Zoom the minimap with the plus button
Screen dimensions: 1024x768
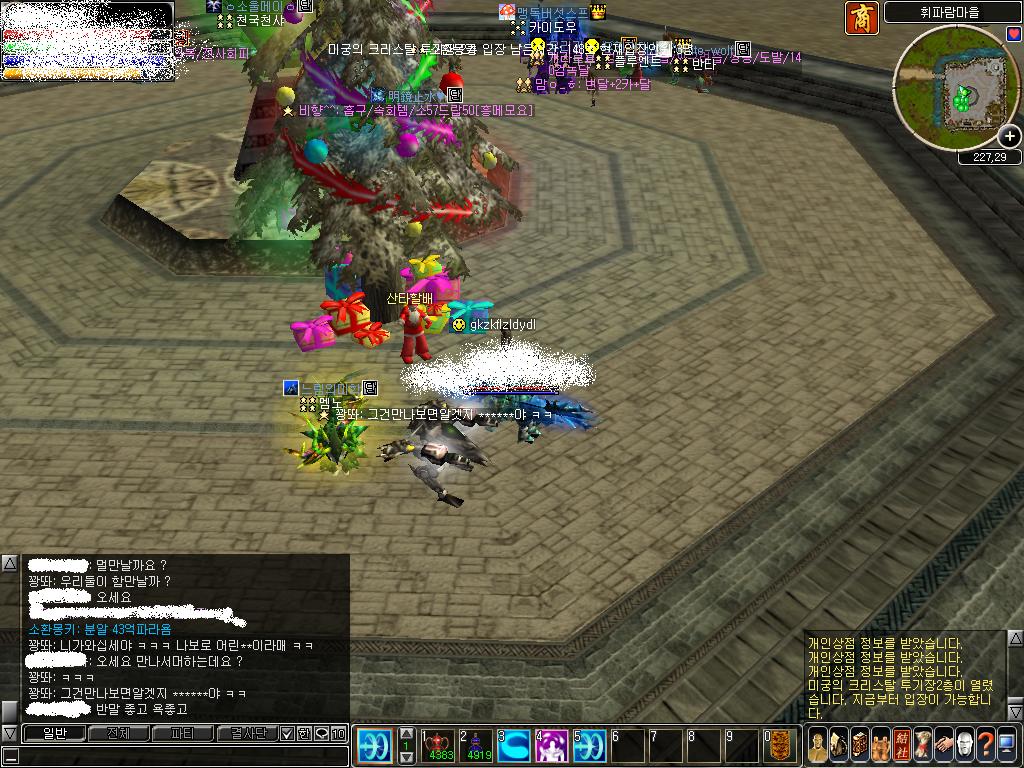tap(1010, 136)
